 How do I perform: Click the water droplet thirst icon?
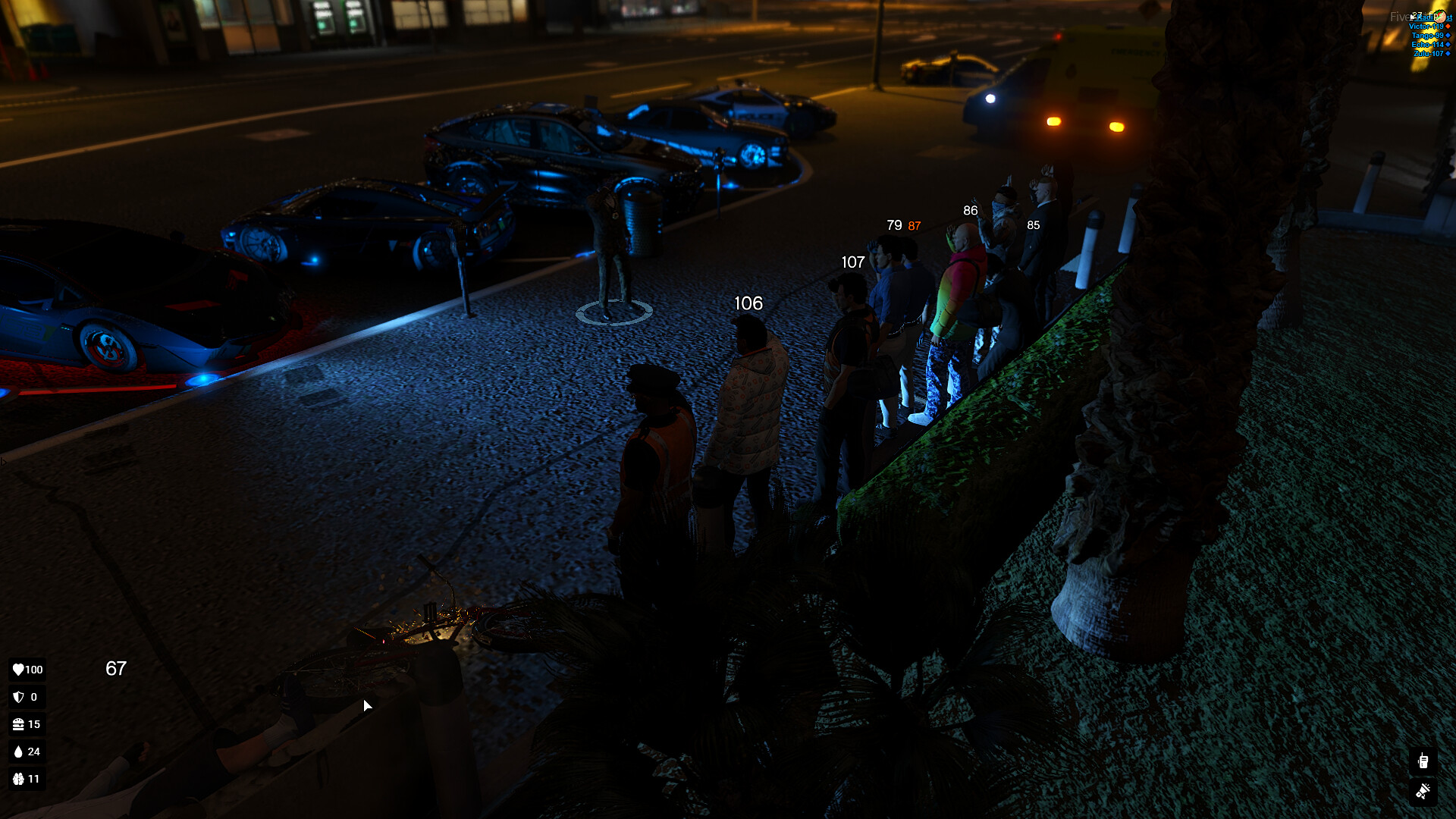coord(18,752)
